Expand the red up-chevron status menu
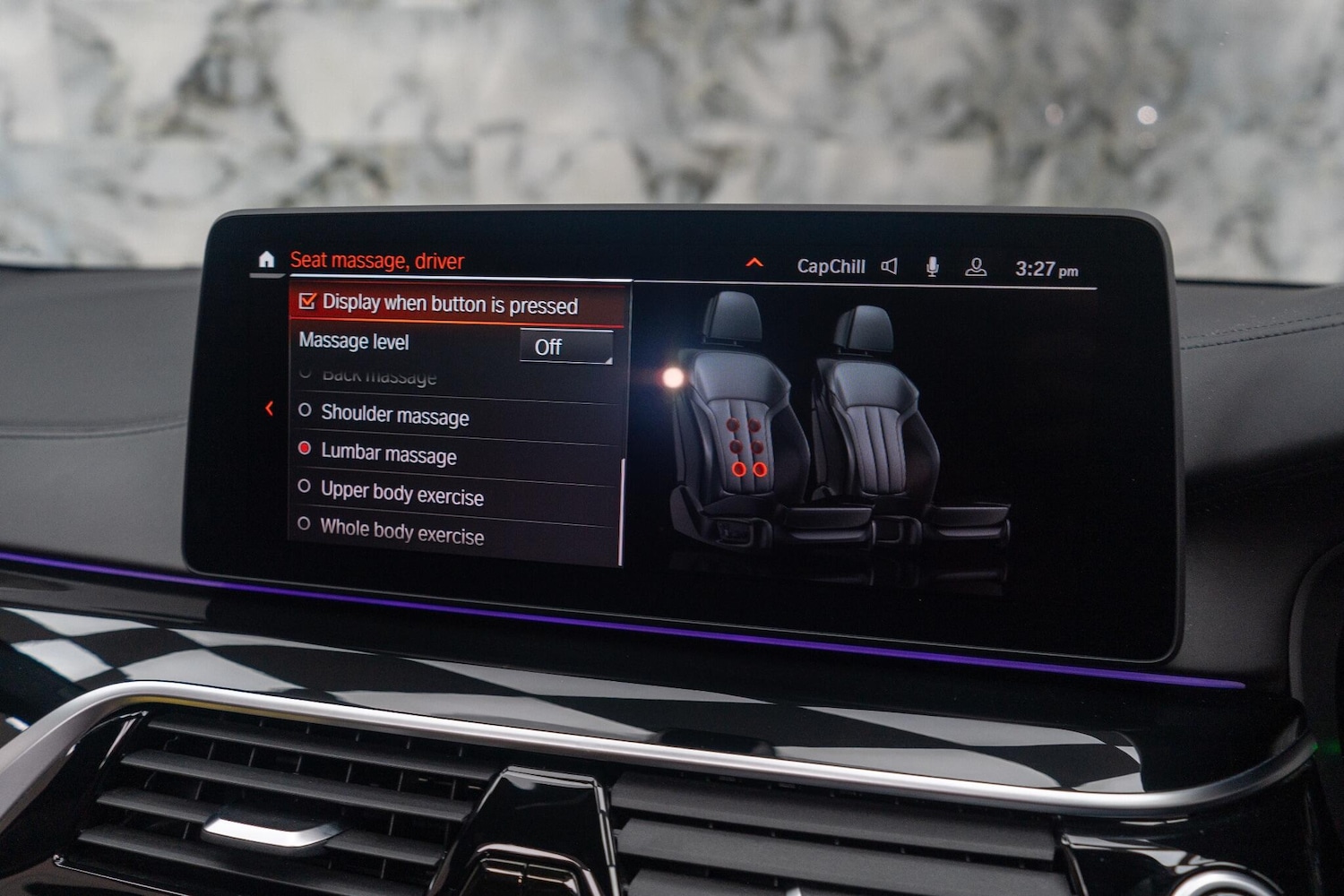Viewport: 1344px width, 896px height. click(x=754, y=263)
